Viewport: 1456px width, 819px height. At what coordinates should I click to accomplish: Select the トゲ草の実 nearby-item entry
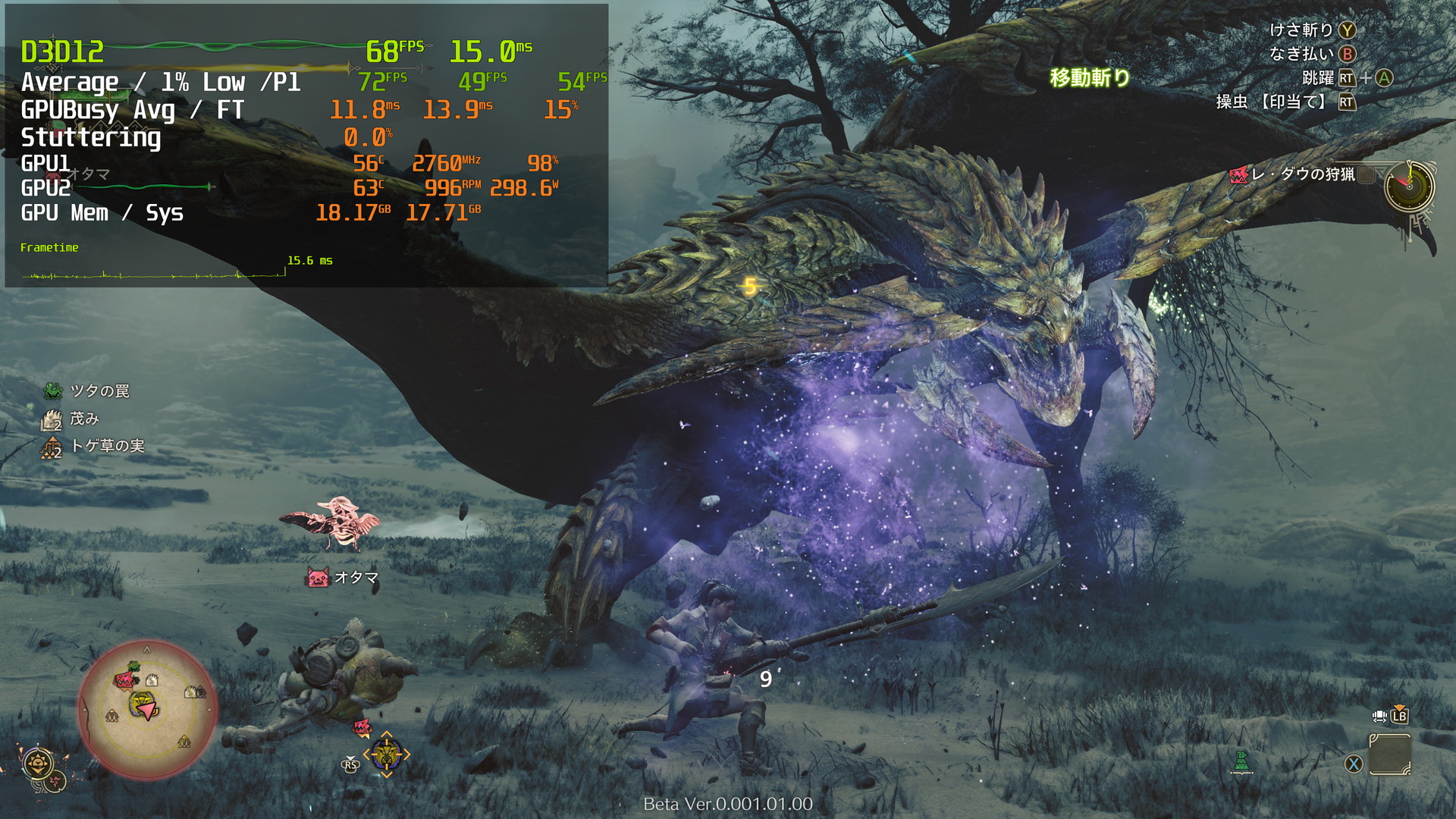coord(93,446)
